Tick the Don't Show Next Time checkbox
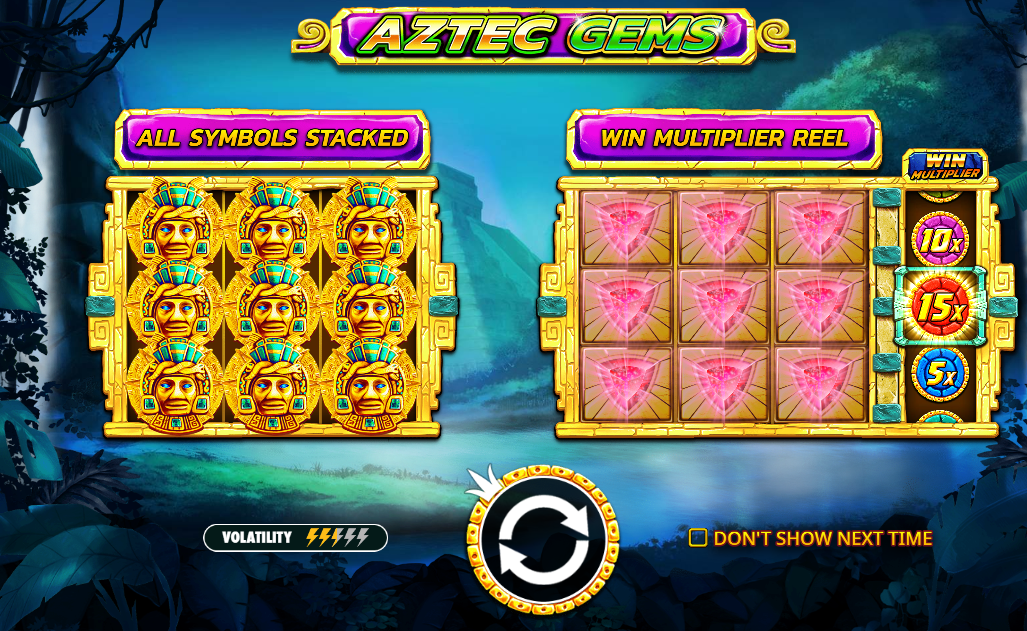 tap(698, 538)
